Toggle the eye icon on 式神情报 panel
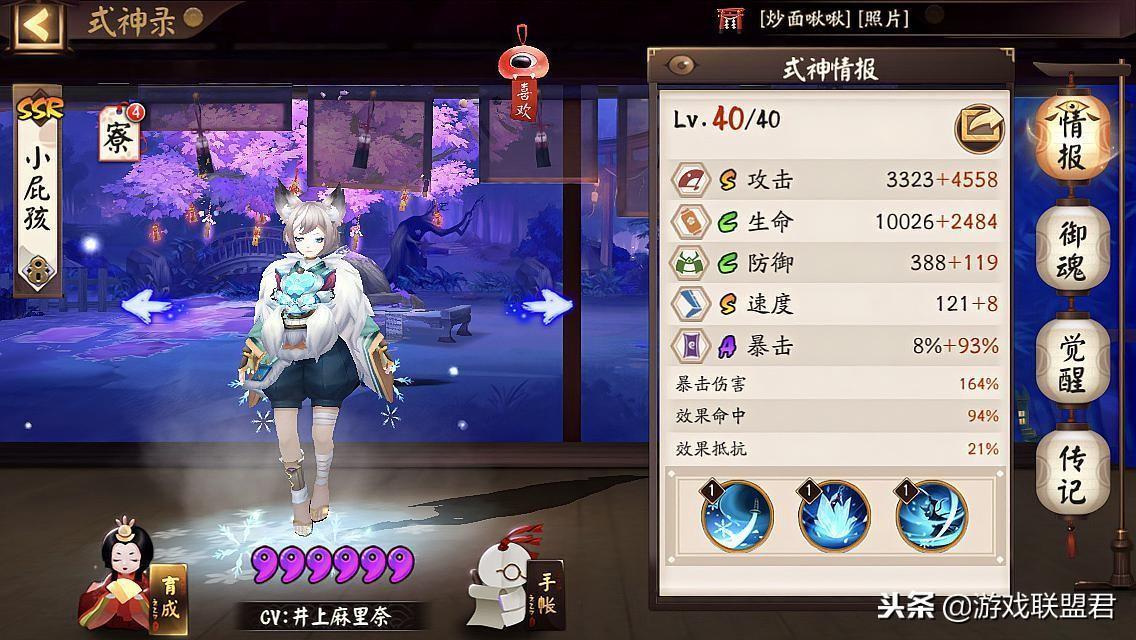Screen dimensions: 1136x640 click(x=683, y=67)
